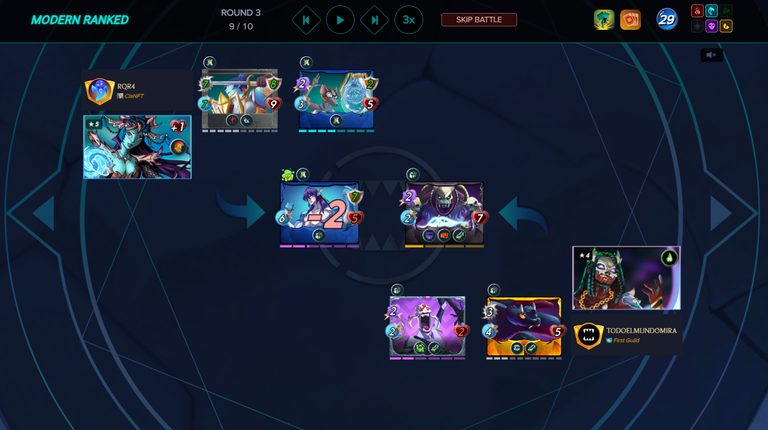Select RQR4's blue summoner card

click(x=137, y=147)
